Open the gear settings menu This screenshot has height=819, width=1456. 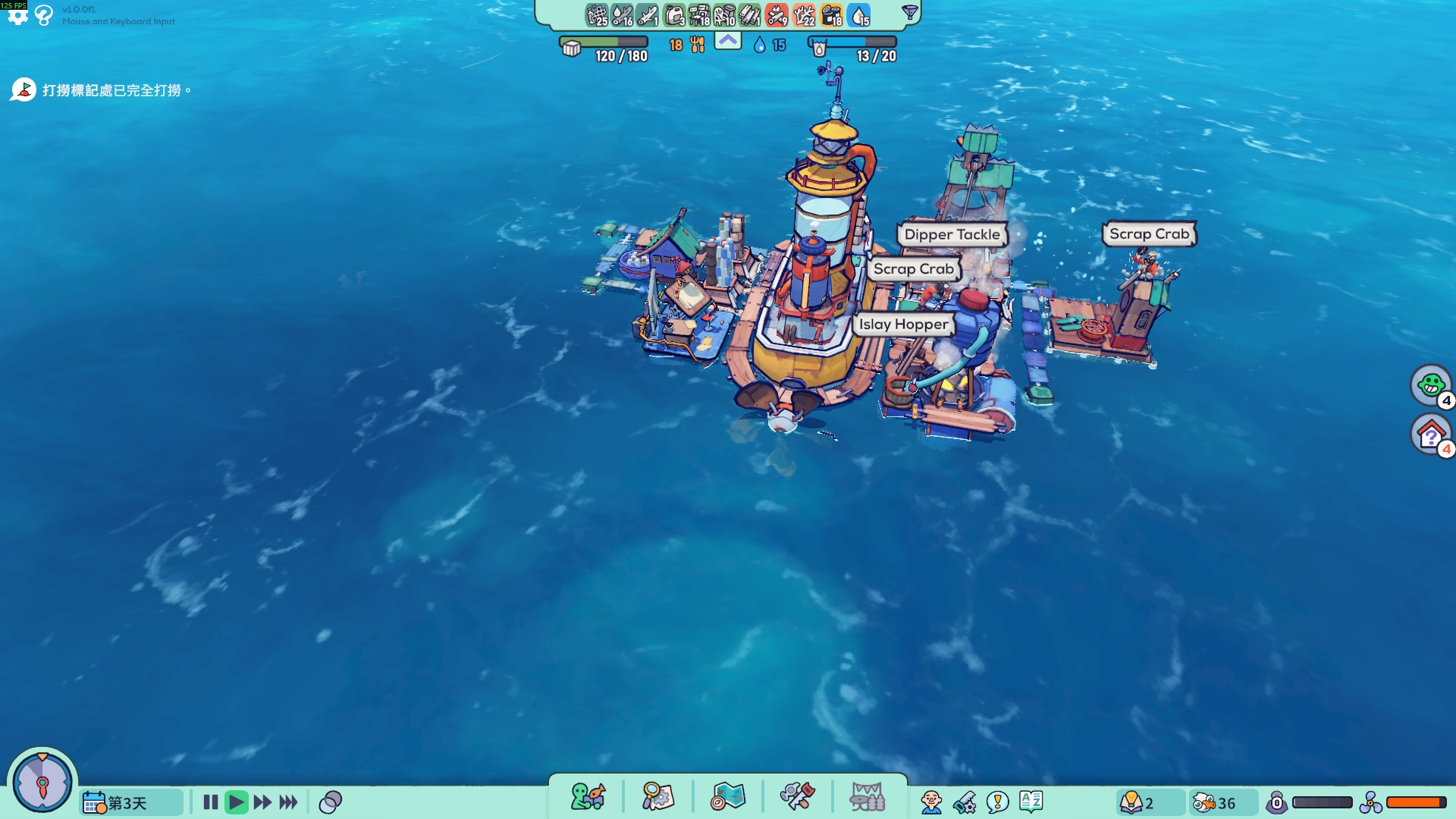(x=17, y=15)
